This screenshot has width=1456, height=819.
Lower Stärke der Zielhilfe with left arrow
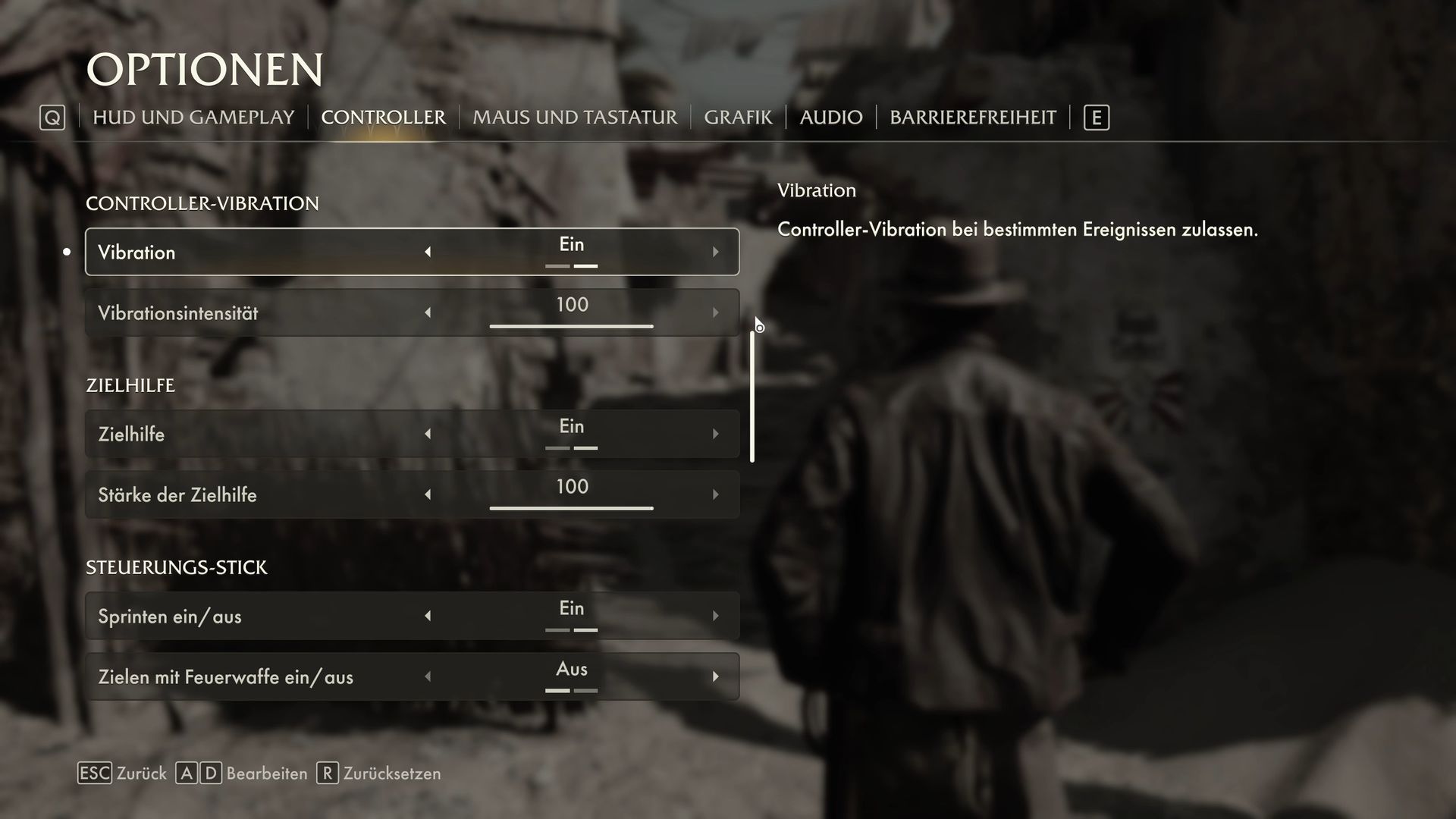(x=428, y=494)
